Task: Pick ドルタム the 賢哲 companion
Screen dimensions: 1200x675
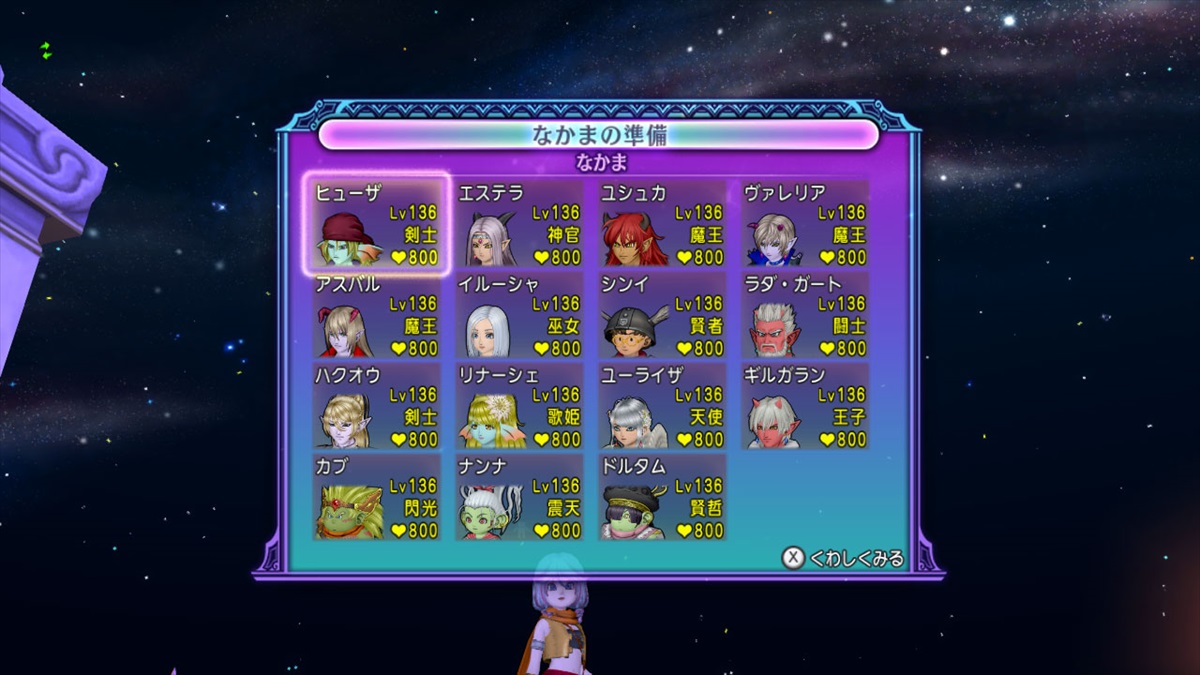Action: click(662, 497)
